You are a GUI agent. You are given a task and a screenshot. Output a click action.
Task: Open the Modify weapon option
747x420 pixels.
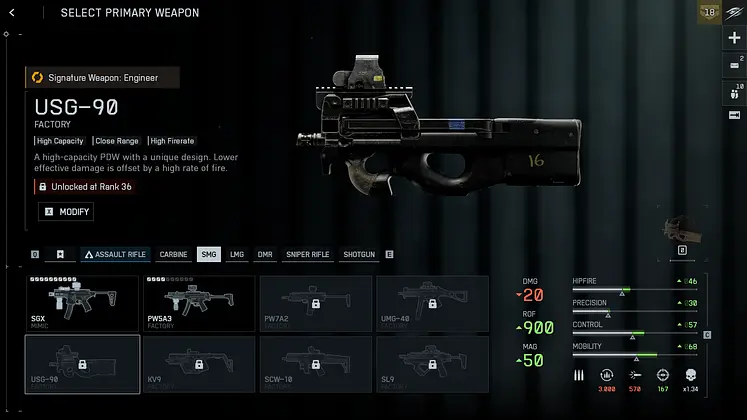(66, 212)
